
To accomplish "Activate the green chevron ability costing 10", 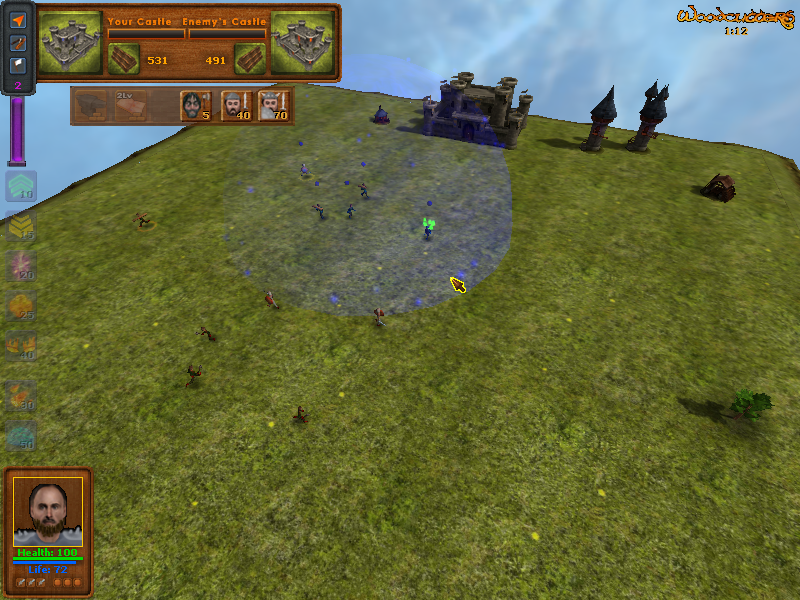I will tap(21, 185).
